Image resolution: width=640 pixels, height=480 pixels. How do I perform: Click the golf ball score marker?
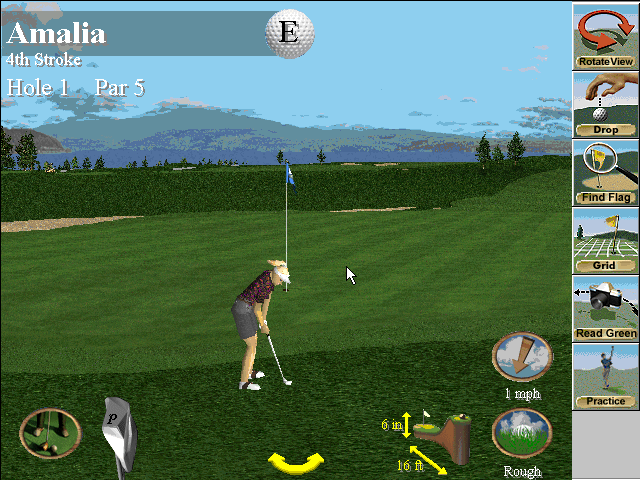[x=288, y=32]
